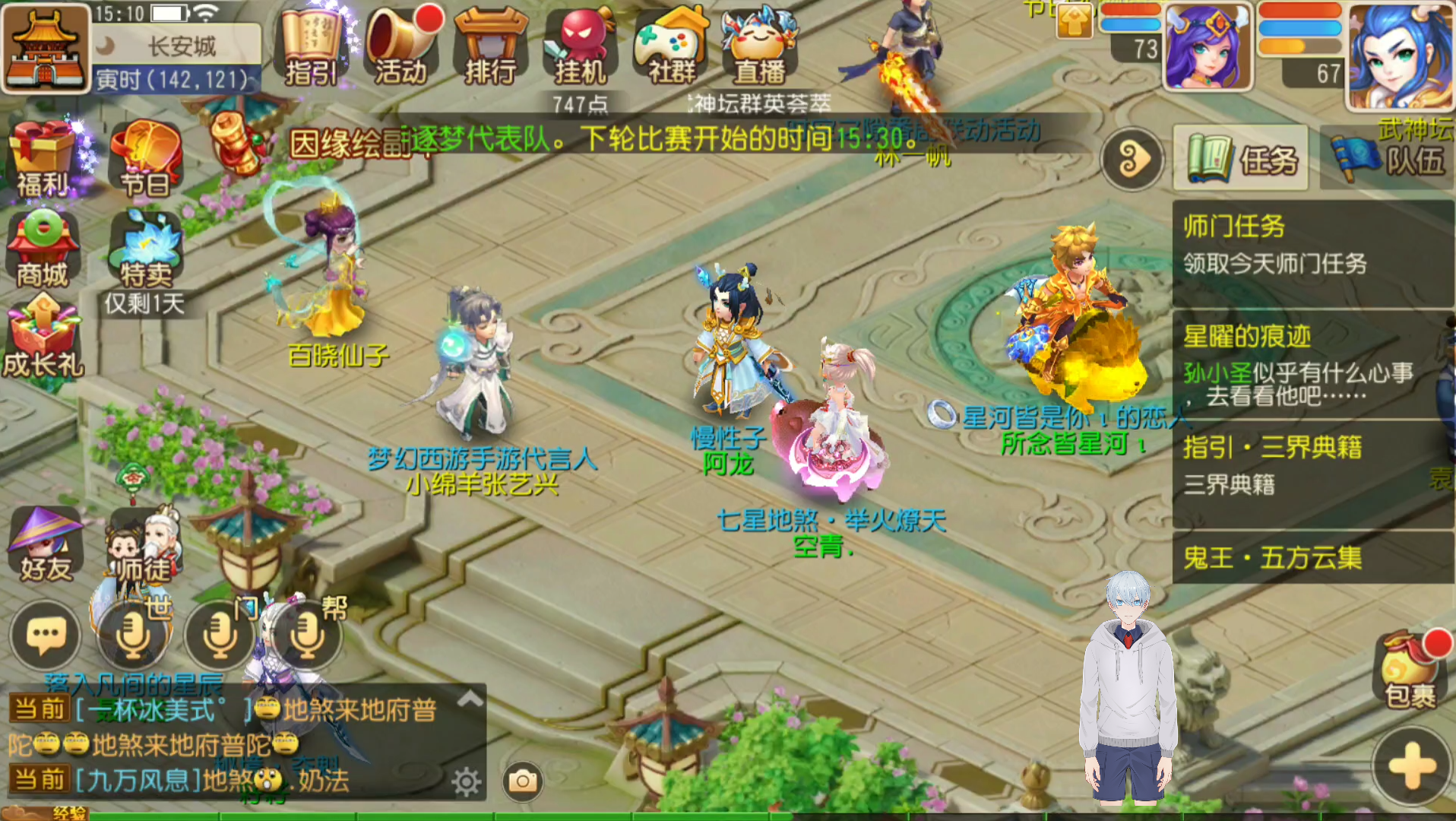1456x821 pixels.
Task: Open the 社群 community icon
Action: click(x=671, y=46)
